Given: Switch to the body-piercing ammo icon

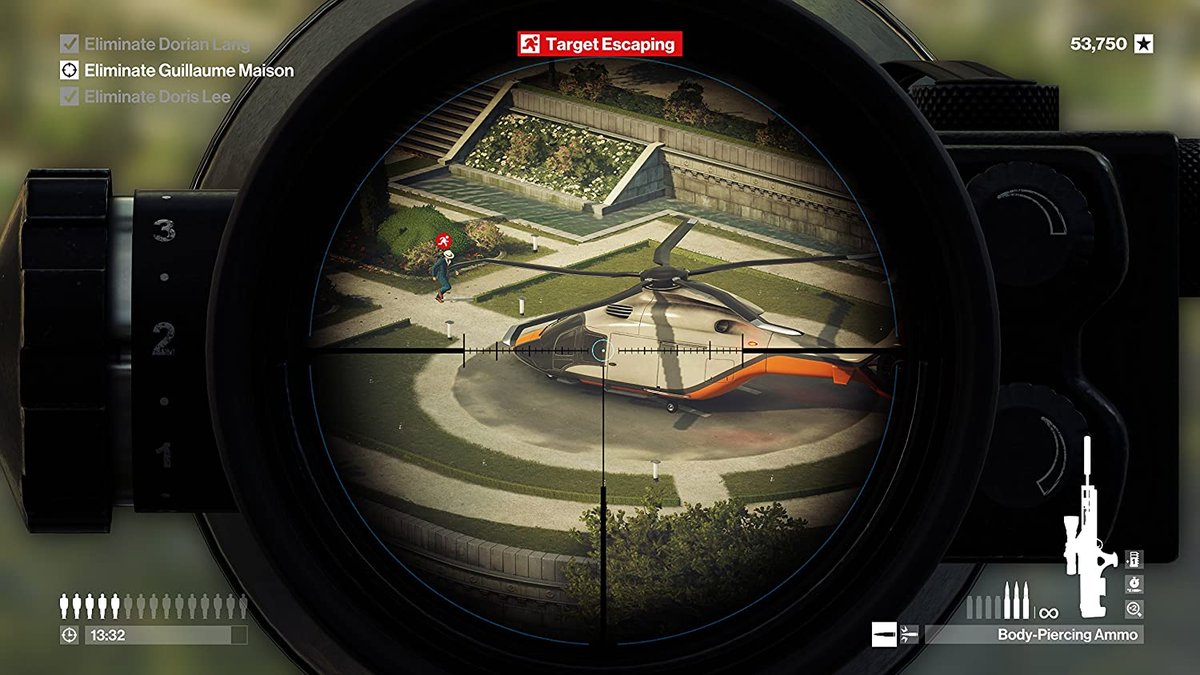Looking at the screenshot, I should 909,634.
